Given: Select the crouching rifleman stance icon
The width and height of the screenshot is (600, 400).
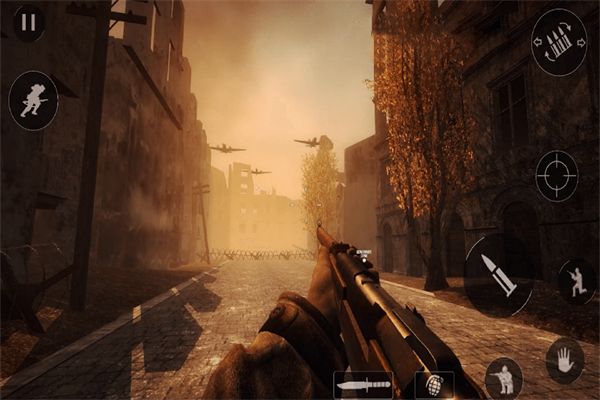Looking at the screenshot, I should [503, 377].
